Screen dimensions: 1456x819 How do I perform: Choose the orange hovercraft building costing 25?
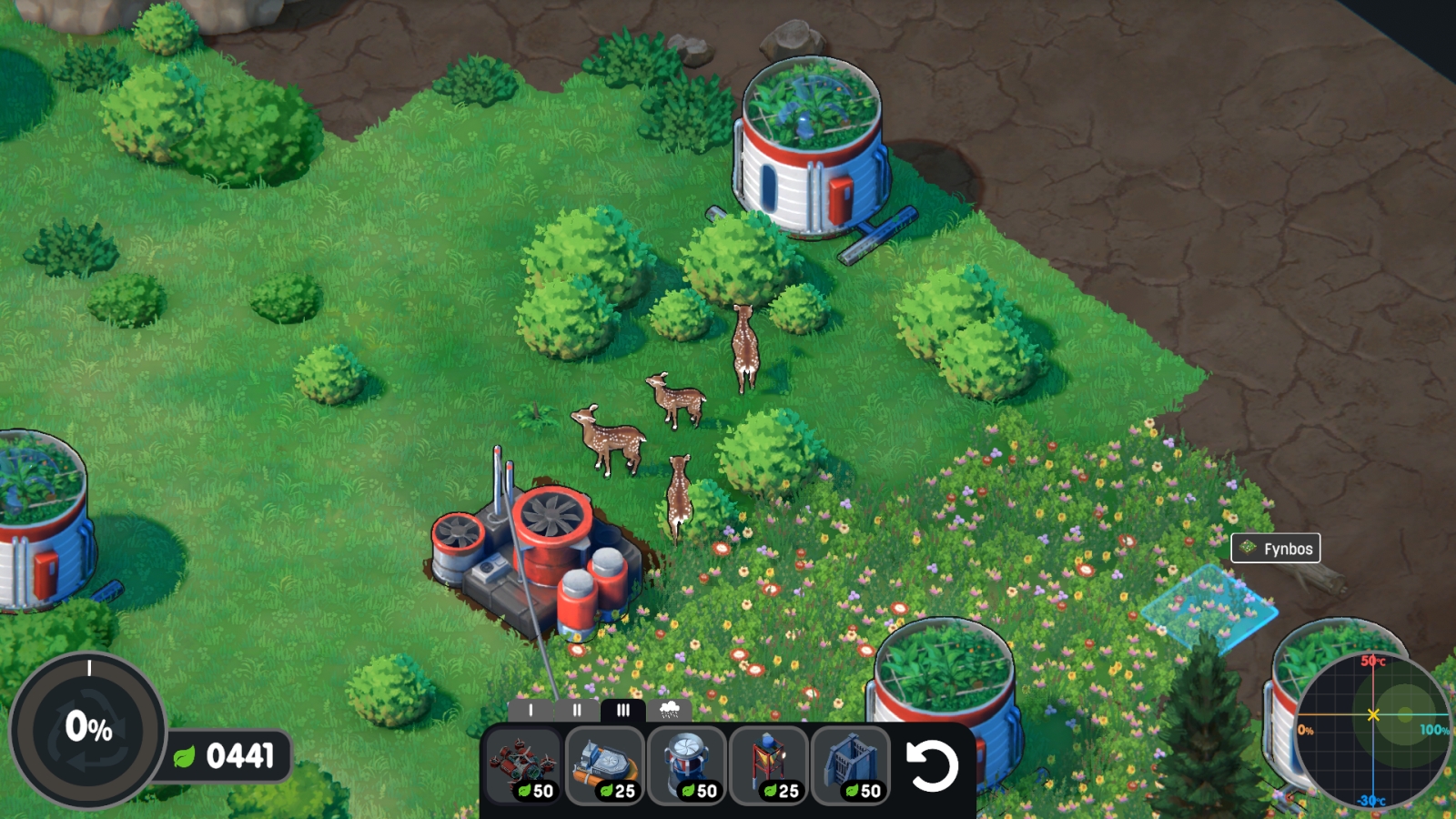[x=605, y=766]
